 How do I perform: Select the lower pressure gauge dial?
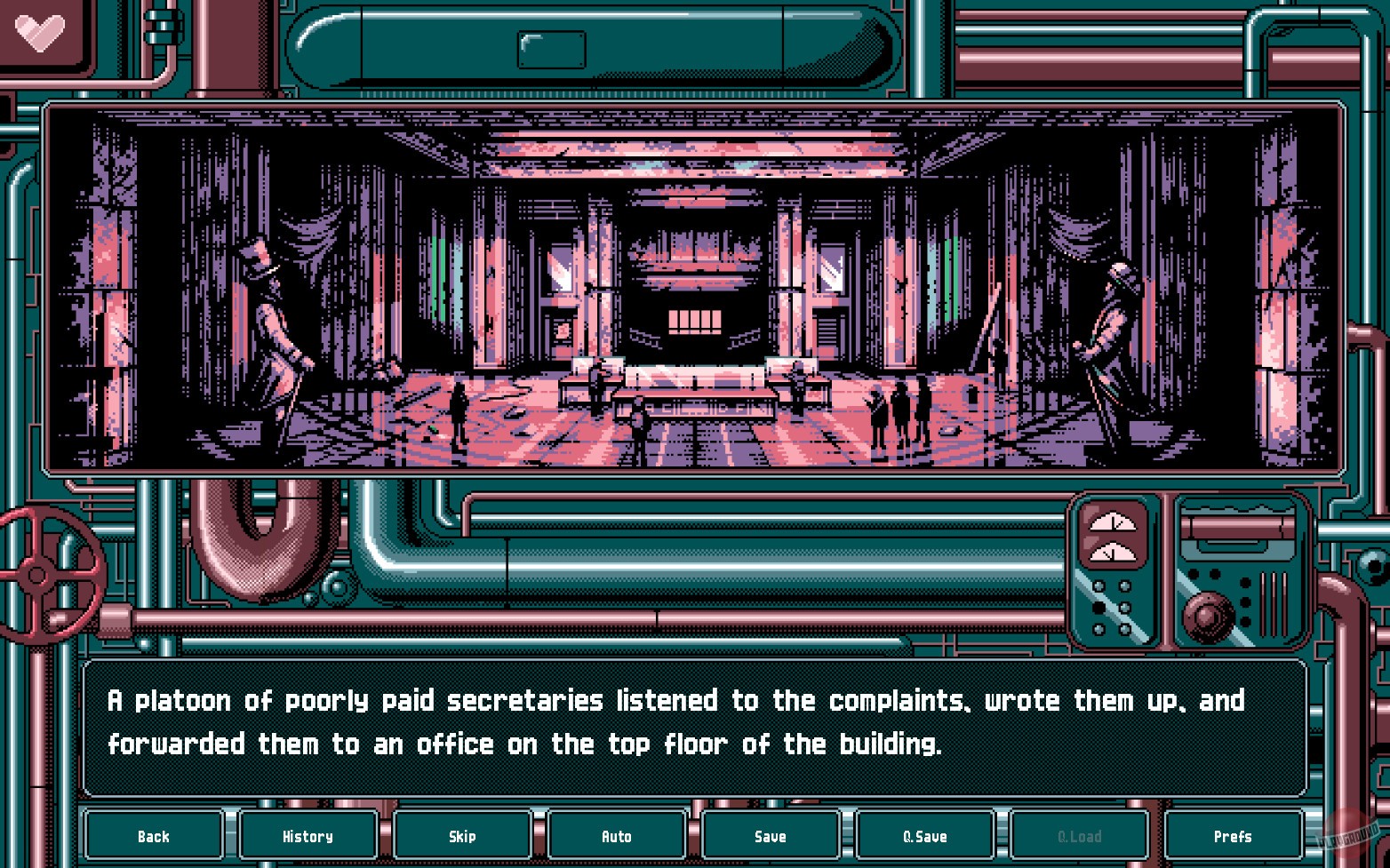click(1113, 553)
